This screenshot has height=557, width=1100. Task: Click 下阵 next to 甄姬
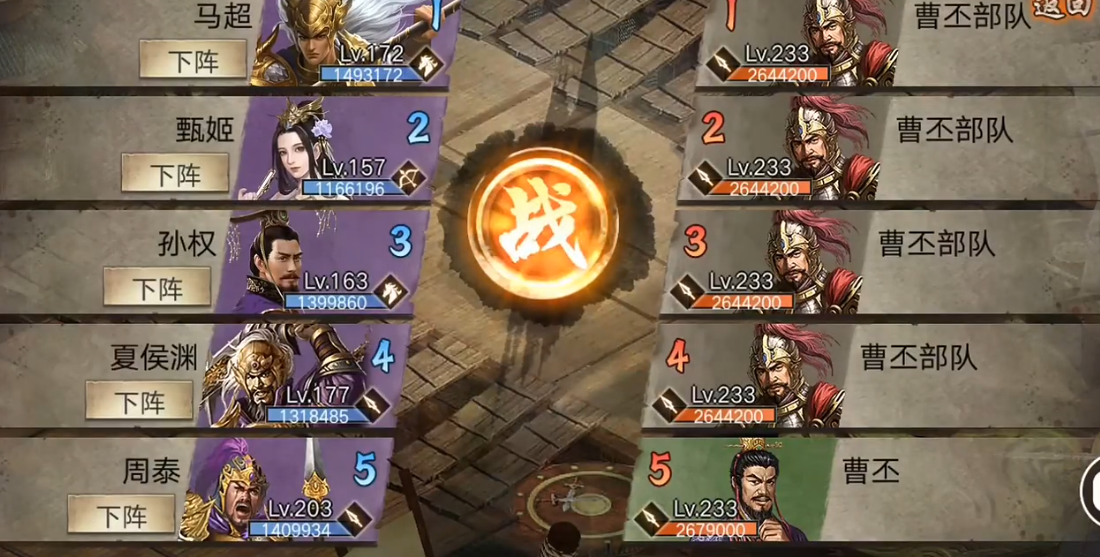175,174
